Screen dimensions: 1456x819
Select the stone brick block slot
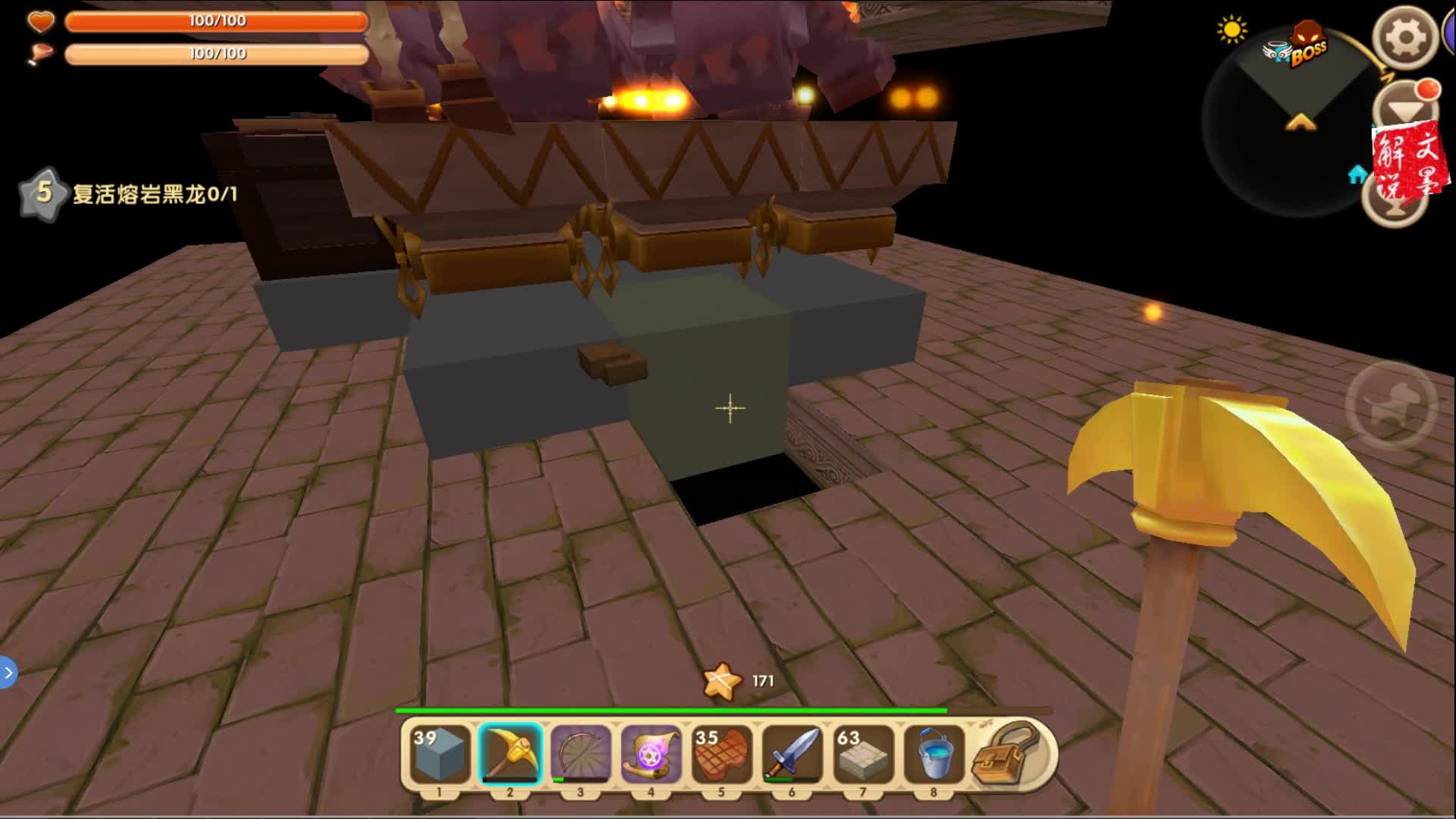click(862, 754)
